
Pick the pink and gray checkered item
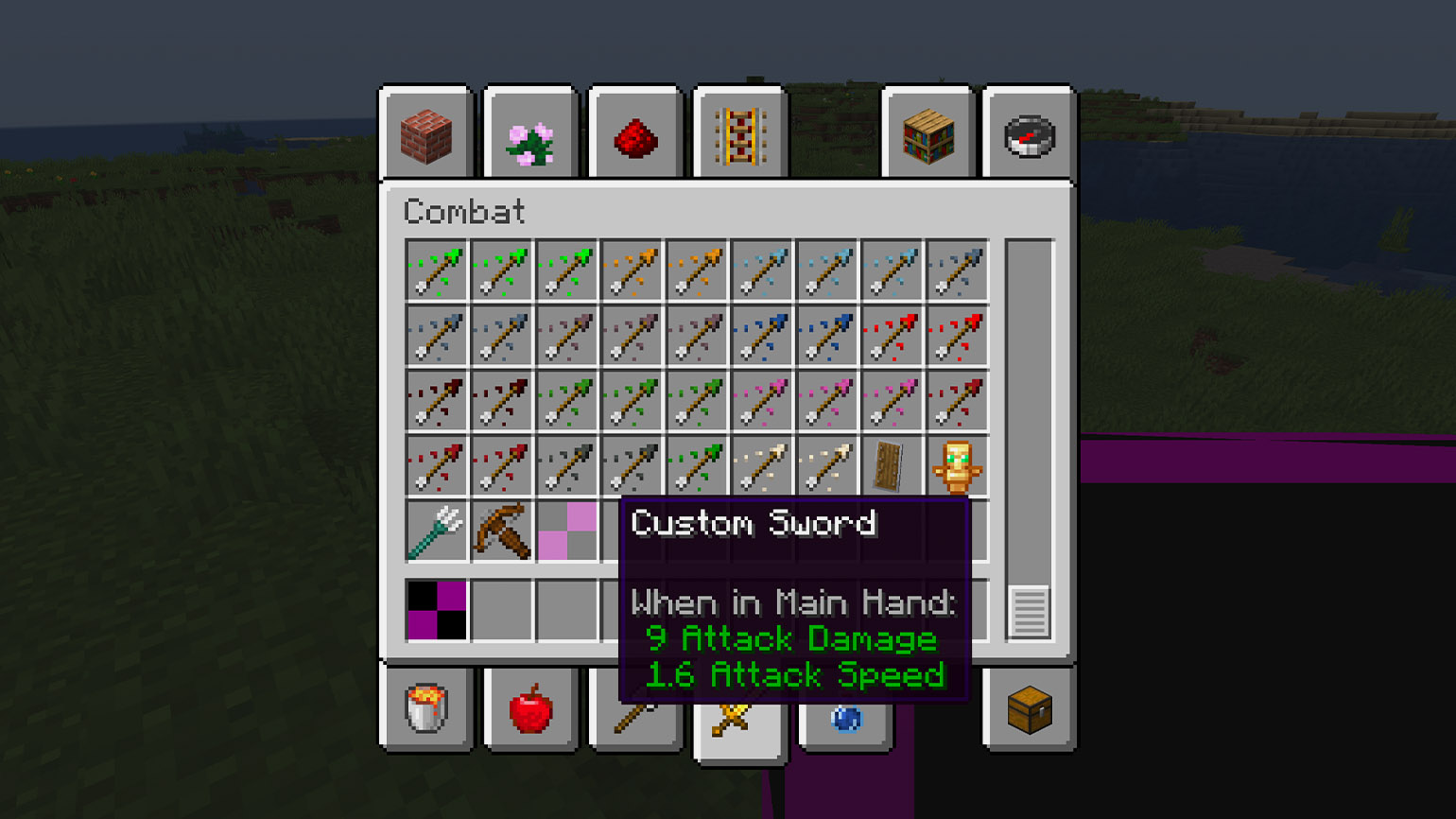coord(567,531)
